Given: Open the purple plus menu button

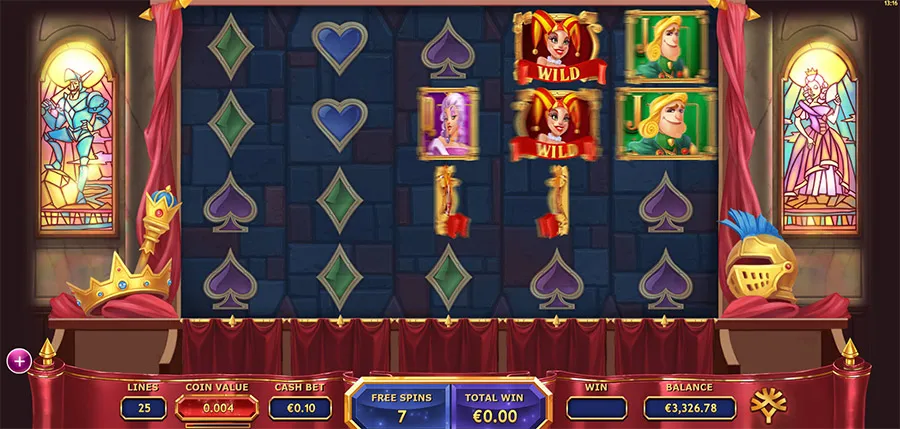Looking at the screenshot, I should click(x=18, y=361).
